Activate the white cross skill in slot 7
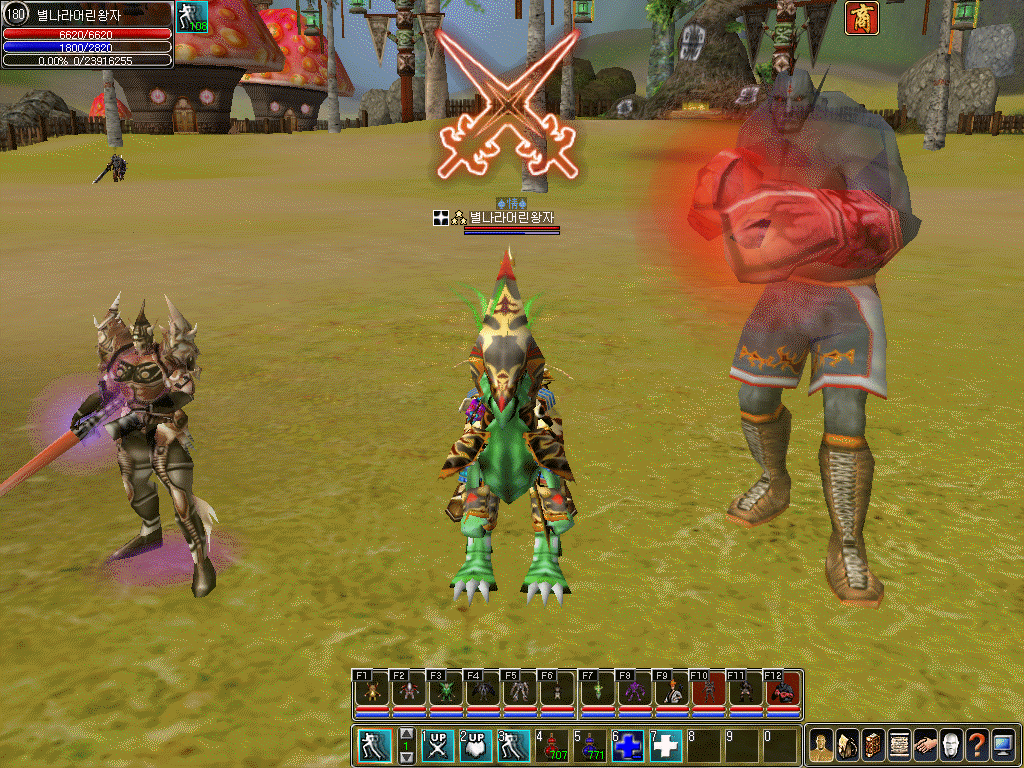This screenshot has height=768, width=1024. 666,746
